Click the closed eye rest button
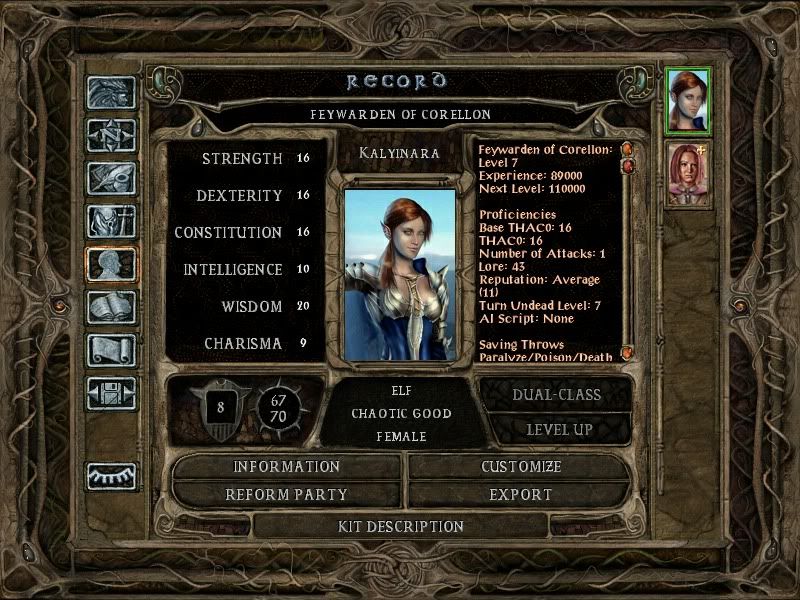The image size is (800, 600). point(111,476)
